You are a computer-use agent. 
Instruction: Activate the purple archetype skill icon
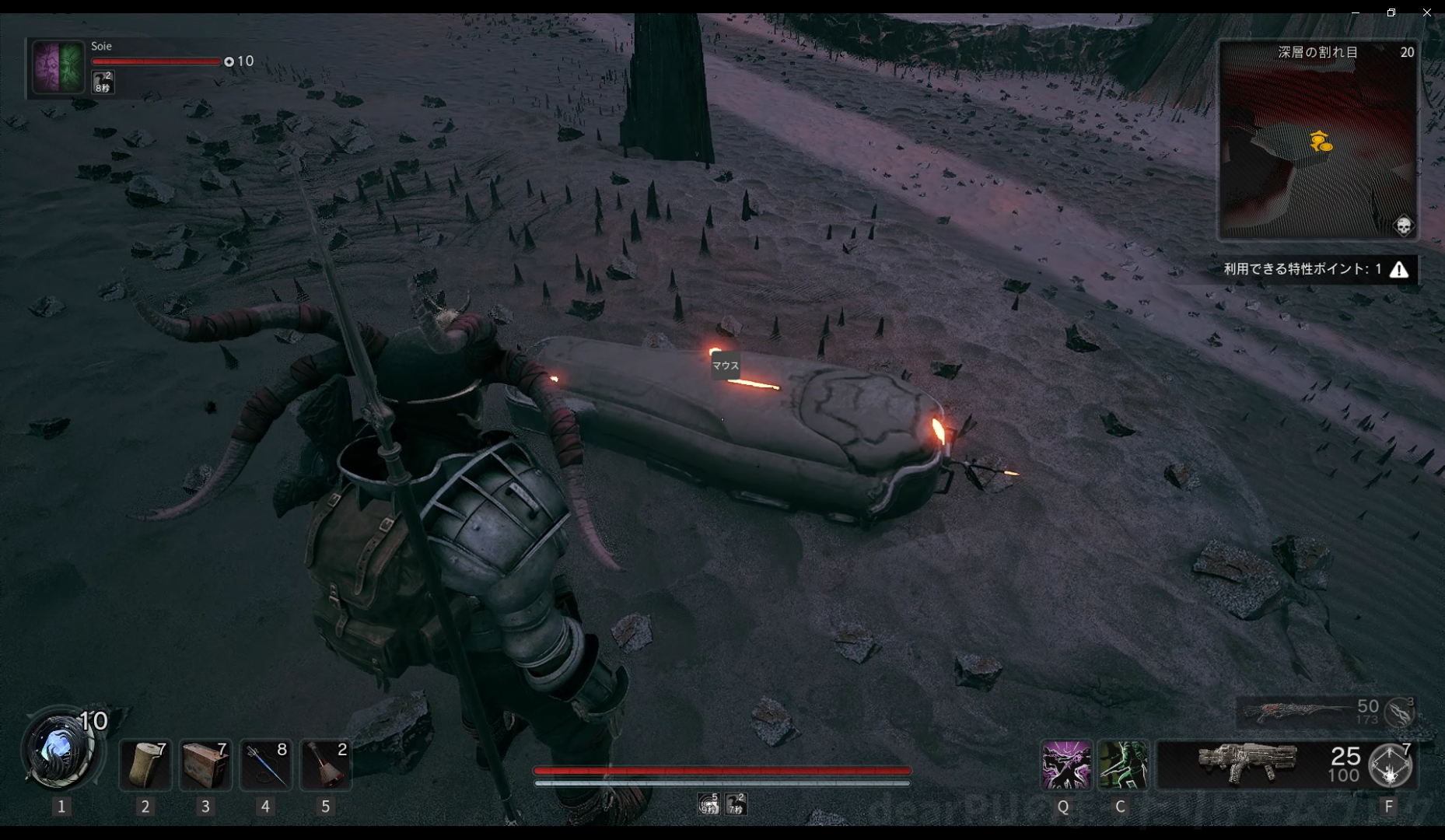tap(1065, 765)
